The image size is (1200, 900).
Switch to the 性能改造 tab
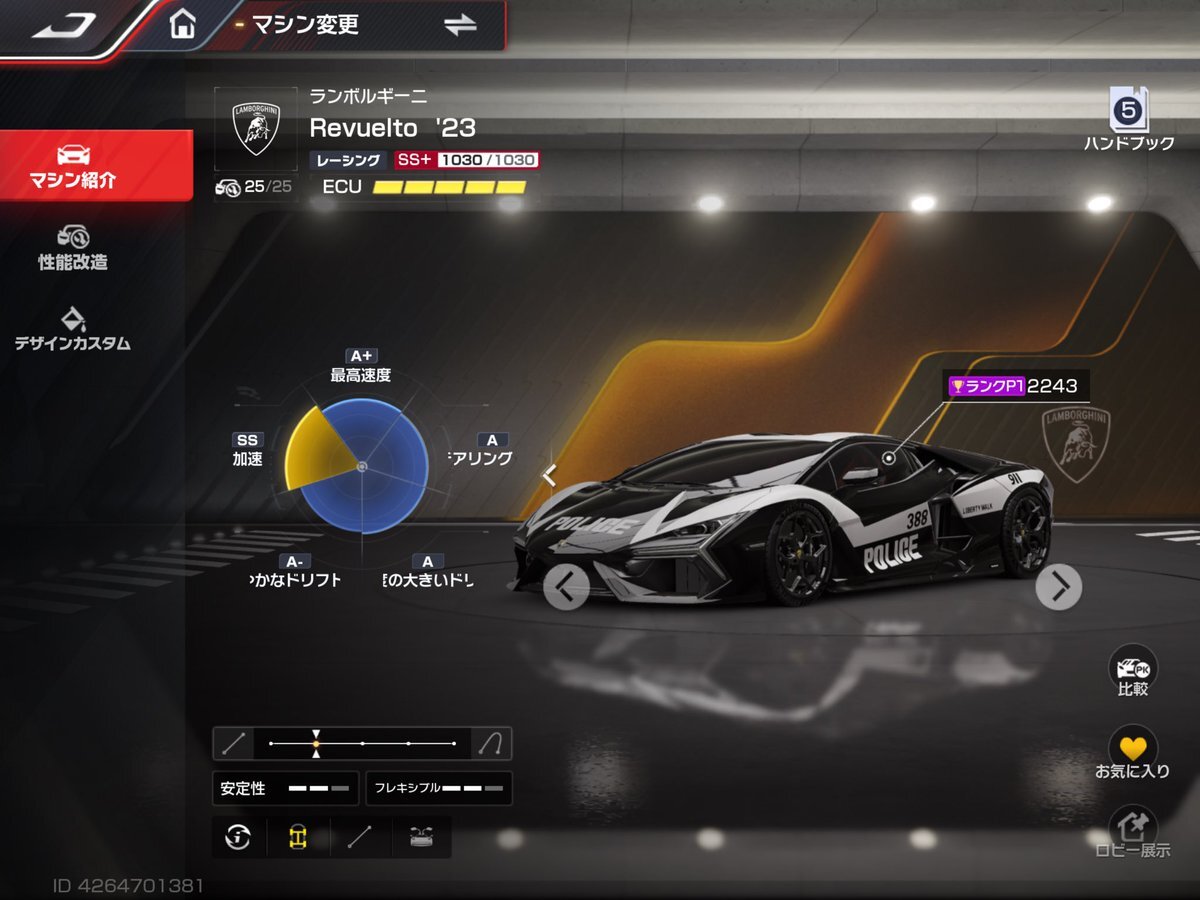(x=73, y=248)
